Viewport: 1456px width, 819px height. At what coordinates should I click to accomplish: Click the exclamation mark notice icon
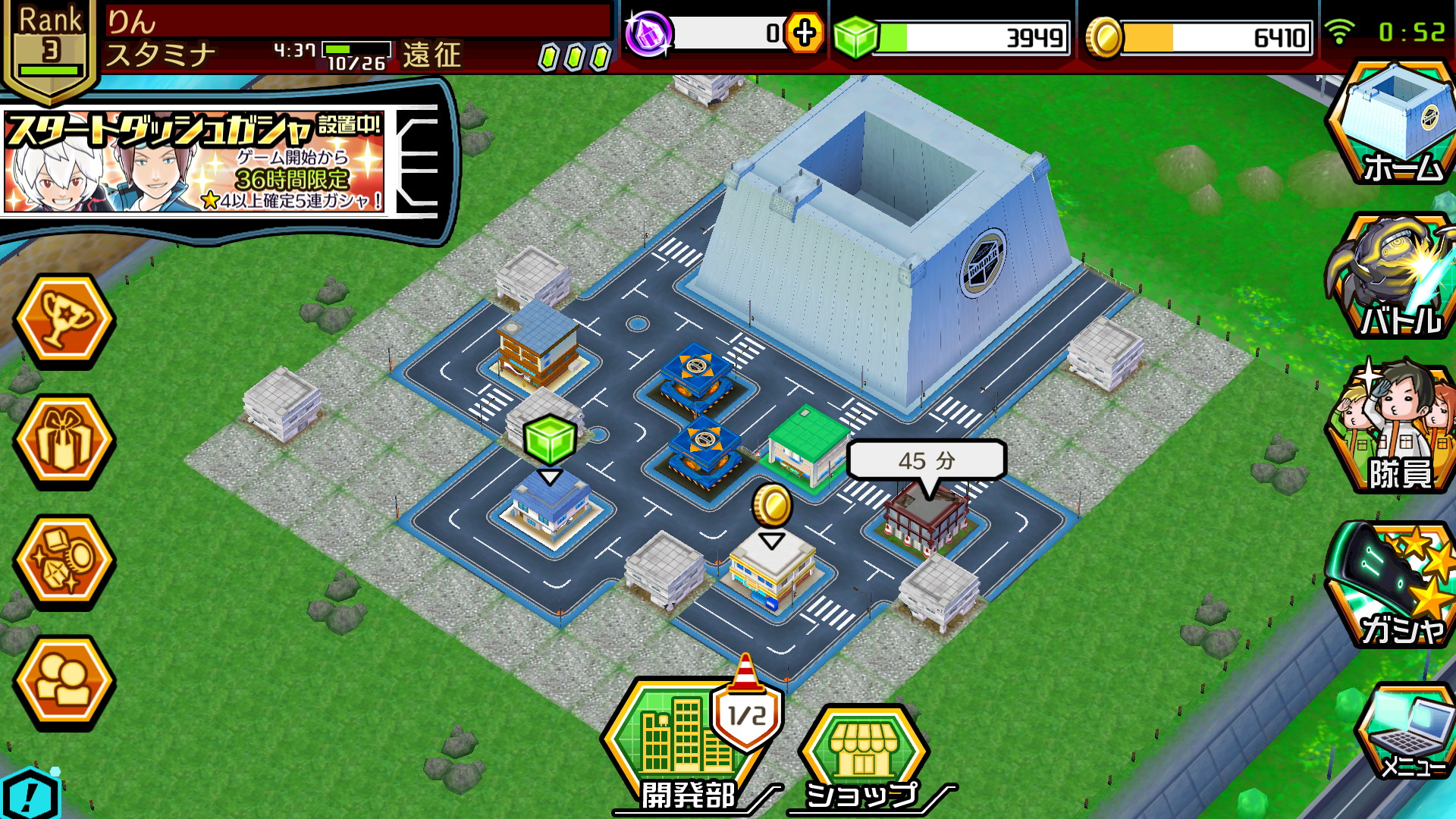click(29, 795)
